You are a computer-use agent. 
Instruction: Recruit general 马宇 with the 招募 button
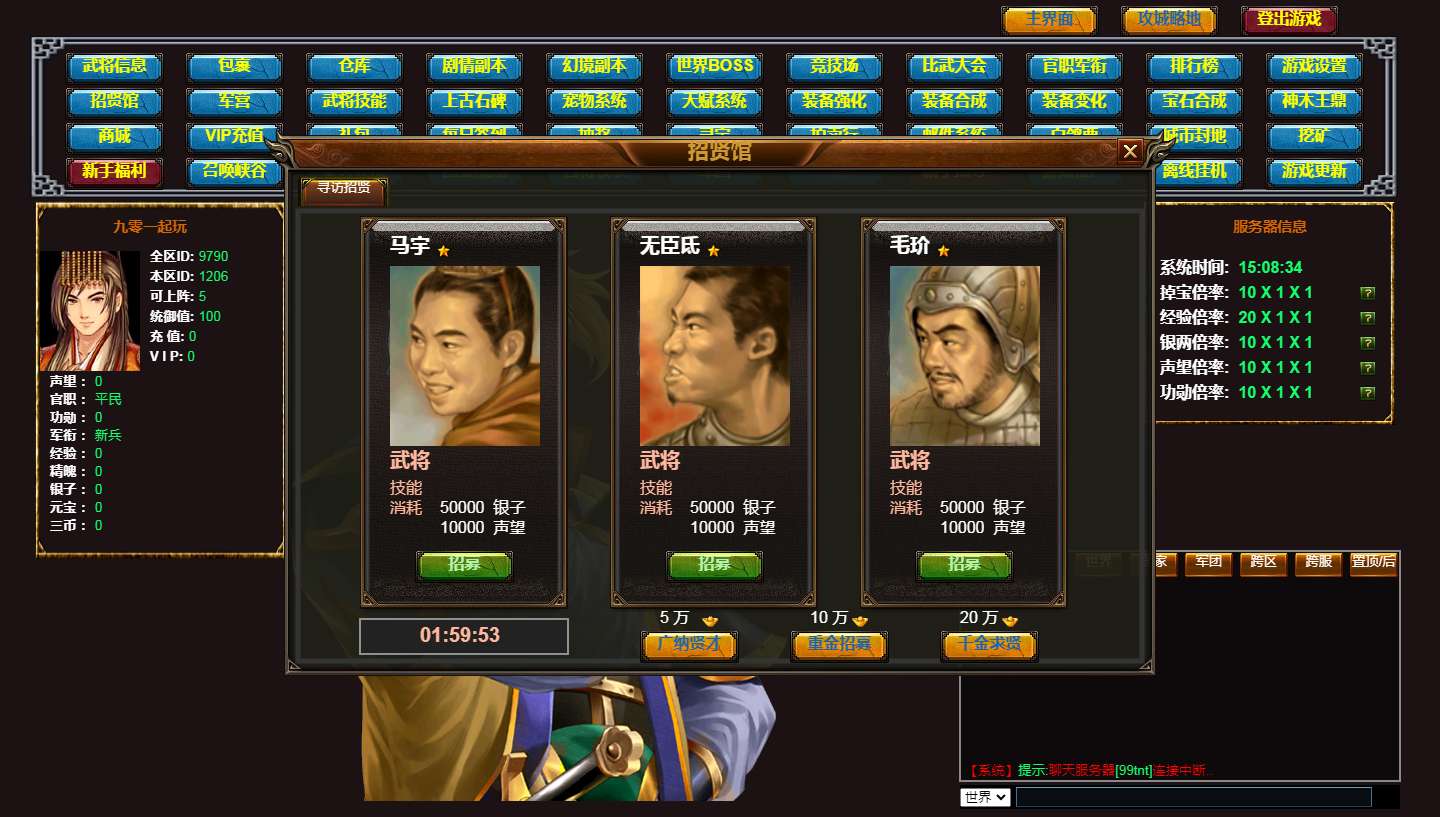(x=464, y=565)
